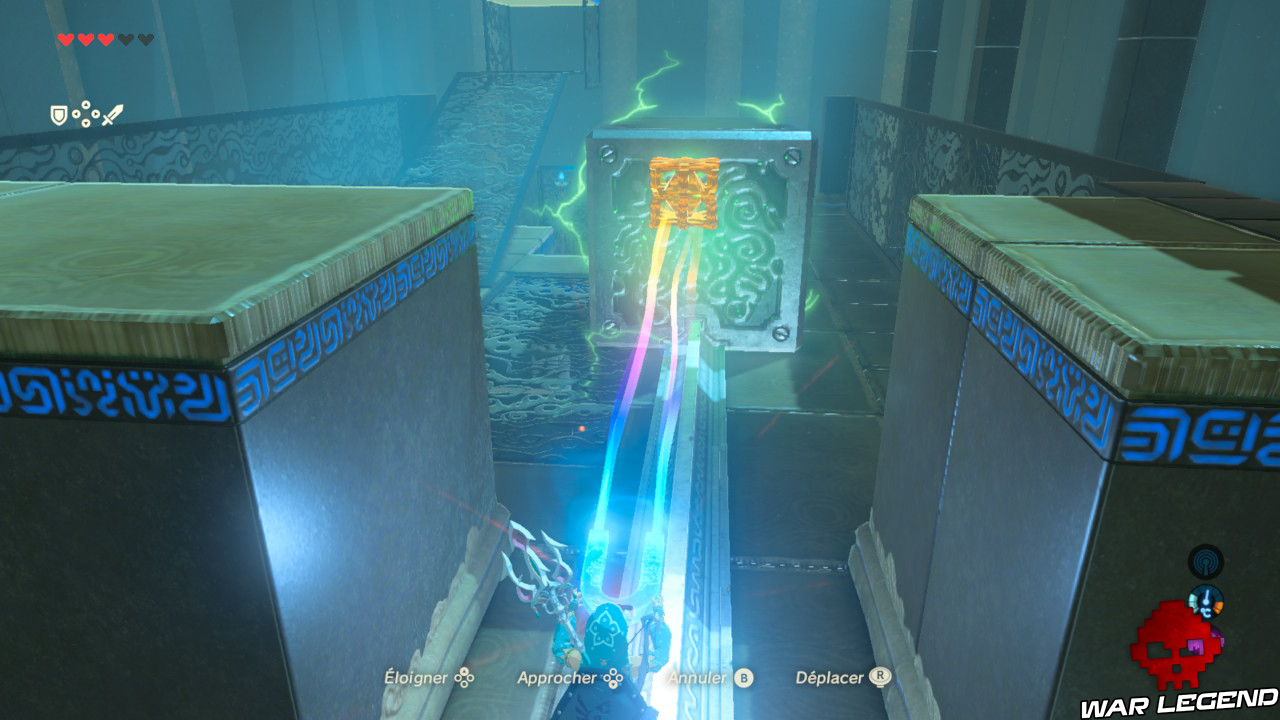
Task: Click the third red heart in the health bar
Action: pyautogui.click(x=106, y=39)
